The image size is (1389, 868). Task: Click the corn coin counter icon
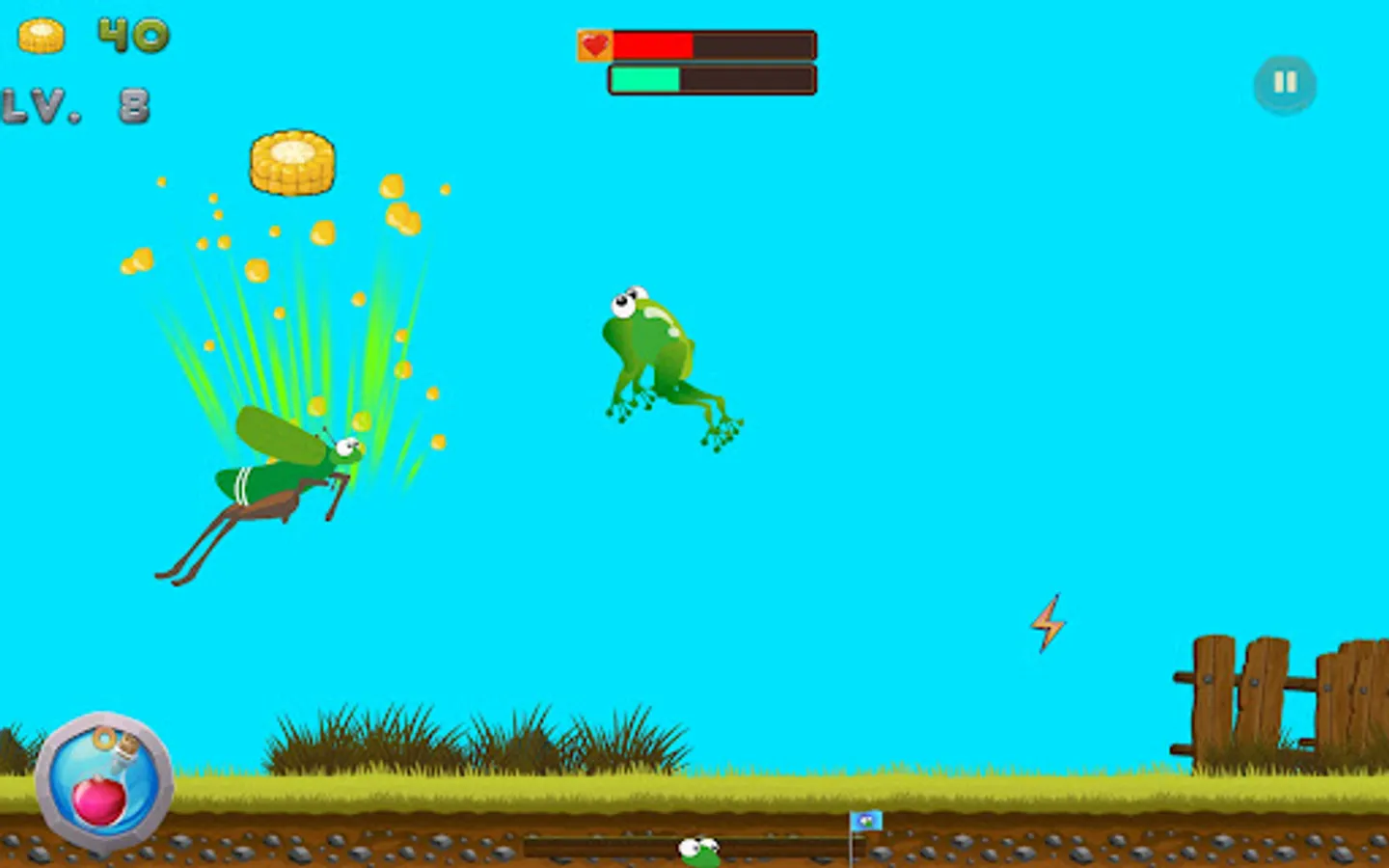(x=42, y=37)
